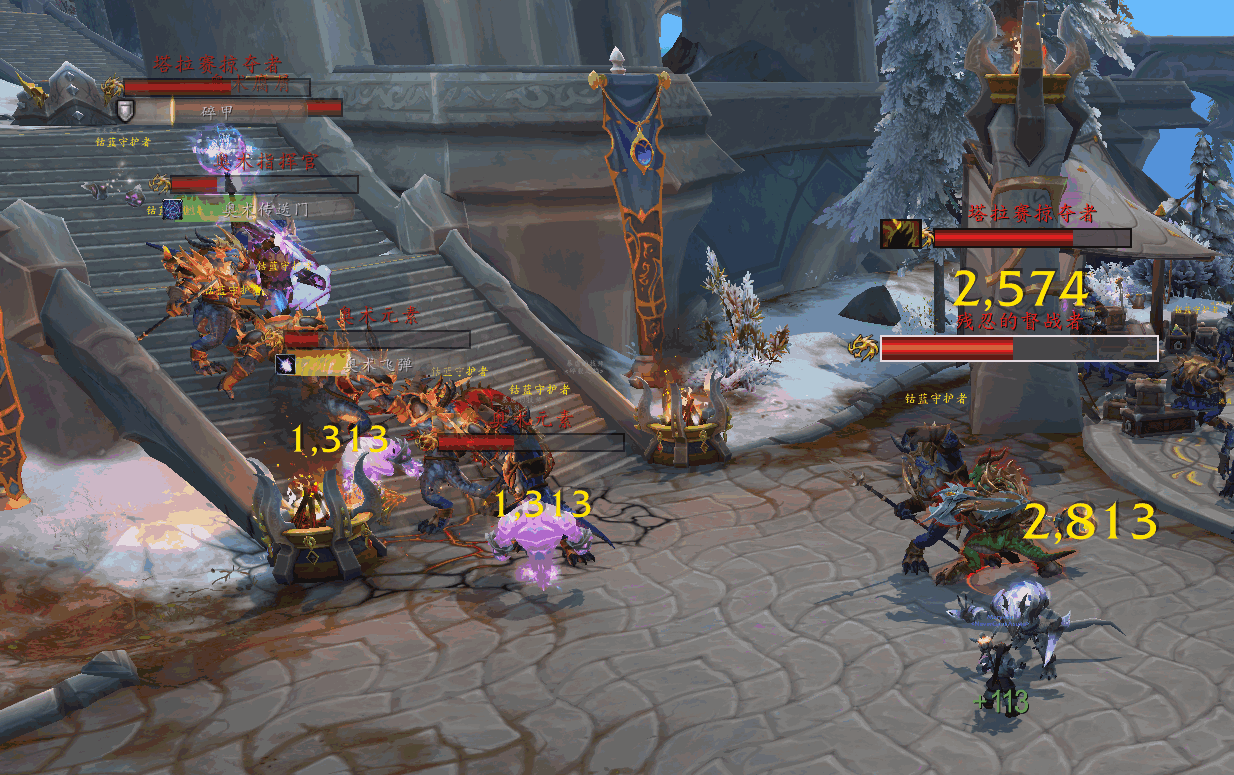Click the 塔拉赛掠夺者 nameplate with the debuff icon
Screen dimensions: 1234x775
pyautogui.click(x=1031, y=238)
